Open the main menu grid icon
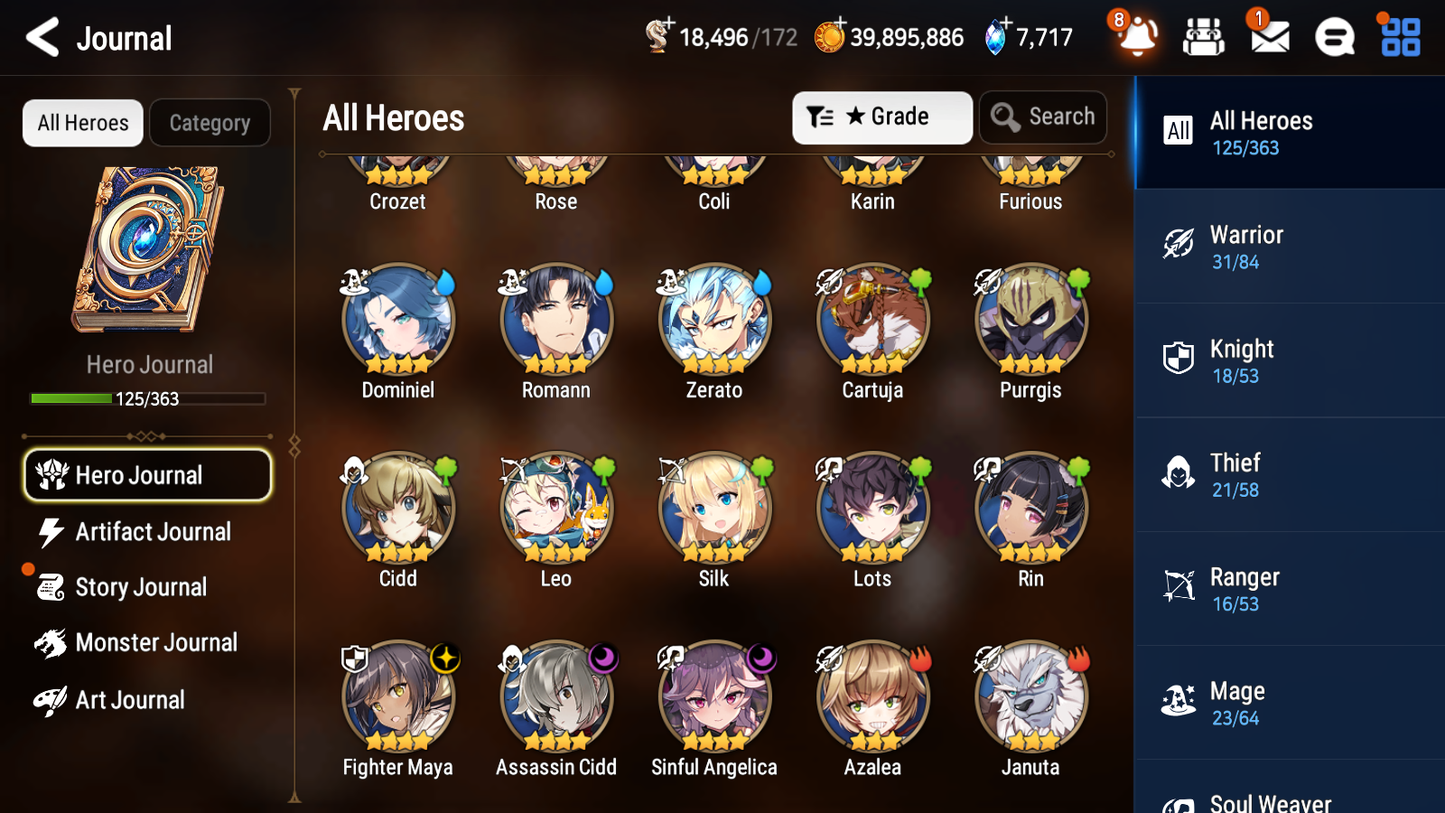The height and width of the screenshot is (813, 1445). [x=1398, y=37]
